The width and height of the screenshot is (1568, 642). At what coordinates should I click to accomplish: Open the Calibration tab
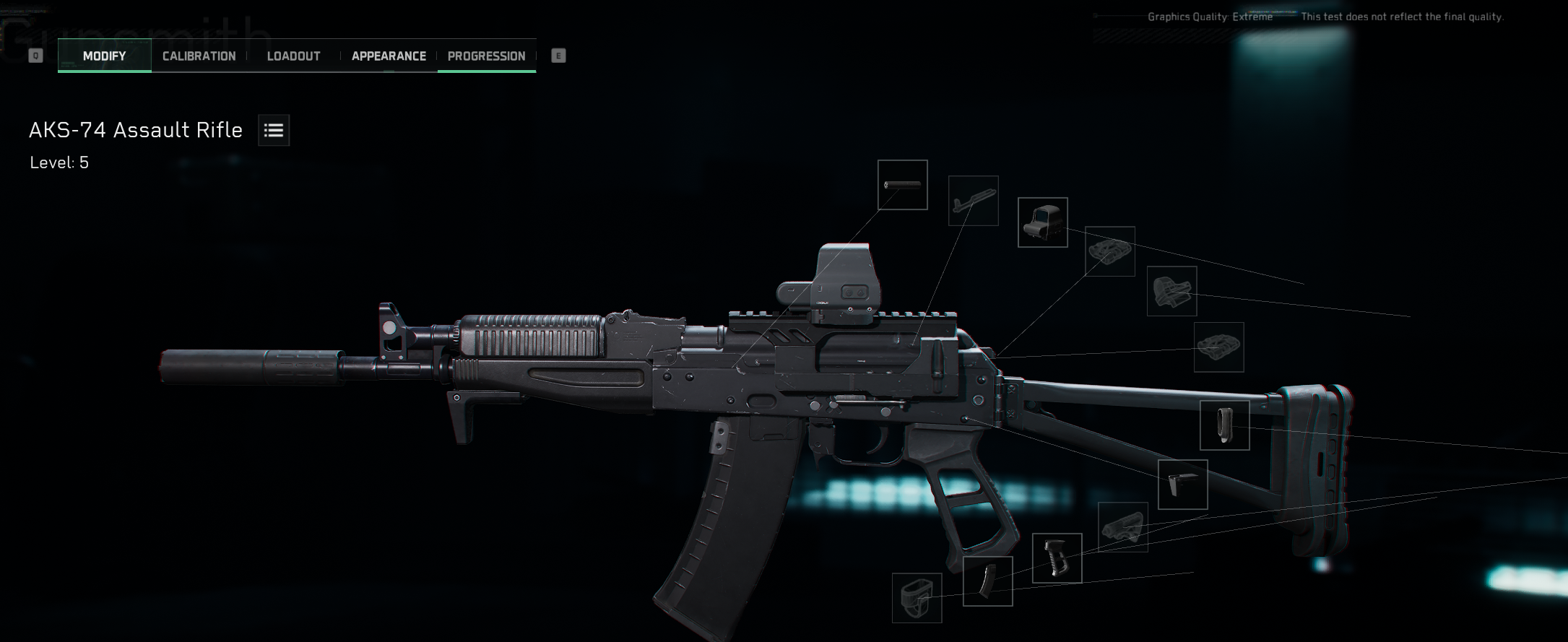click(199, 56)
